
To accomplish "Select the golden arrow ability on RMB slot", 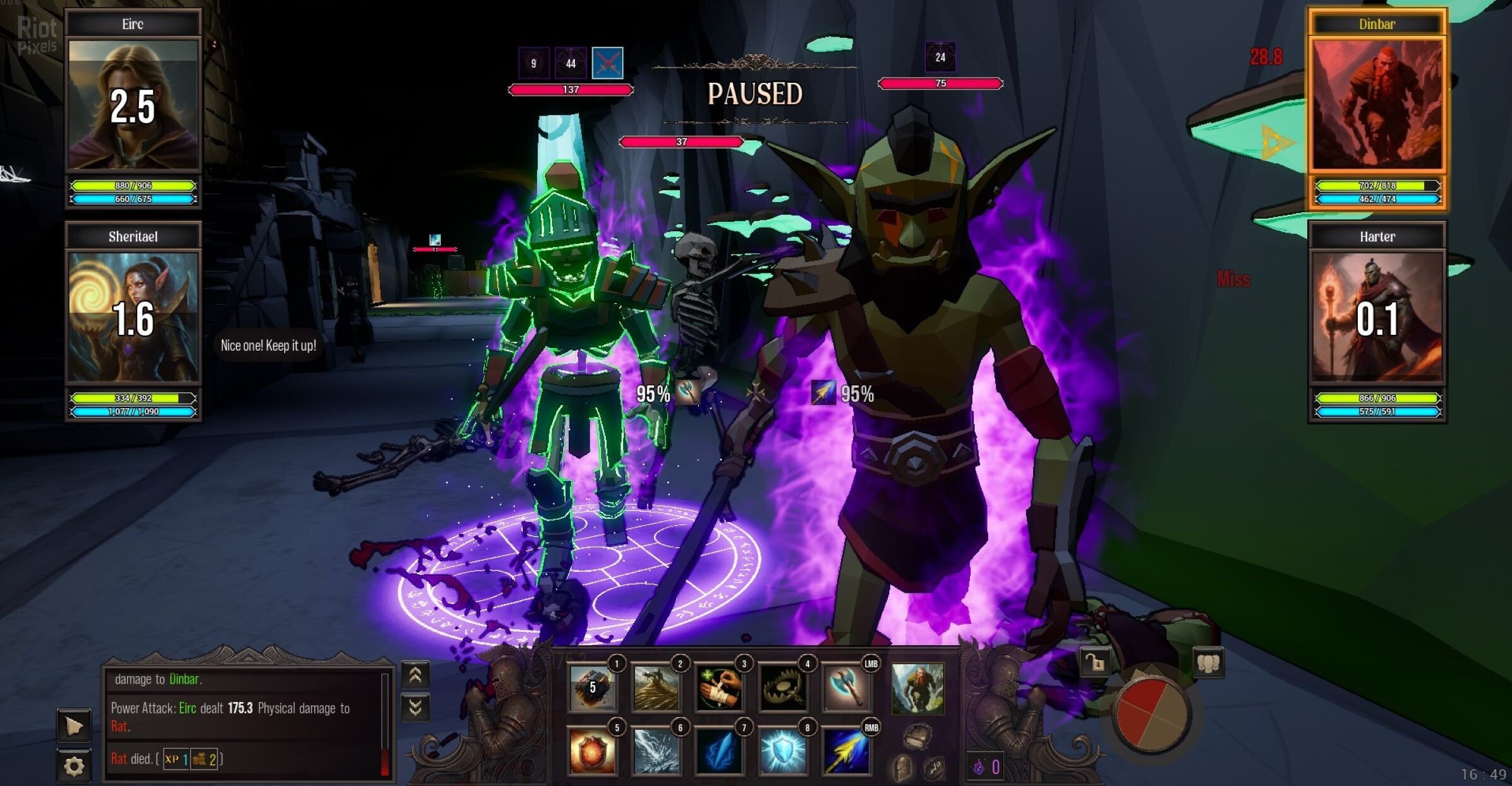I will [x=847, y=752].
